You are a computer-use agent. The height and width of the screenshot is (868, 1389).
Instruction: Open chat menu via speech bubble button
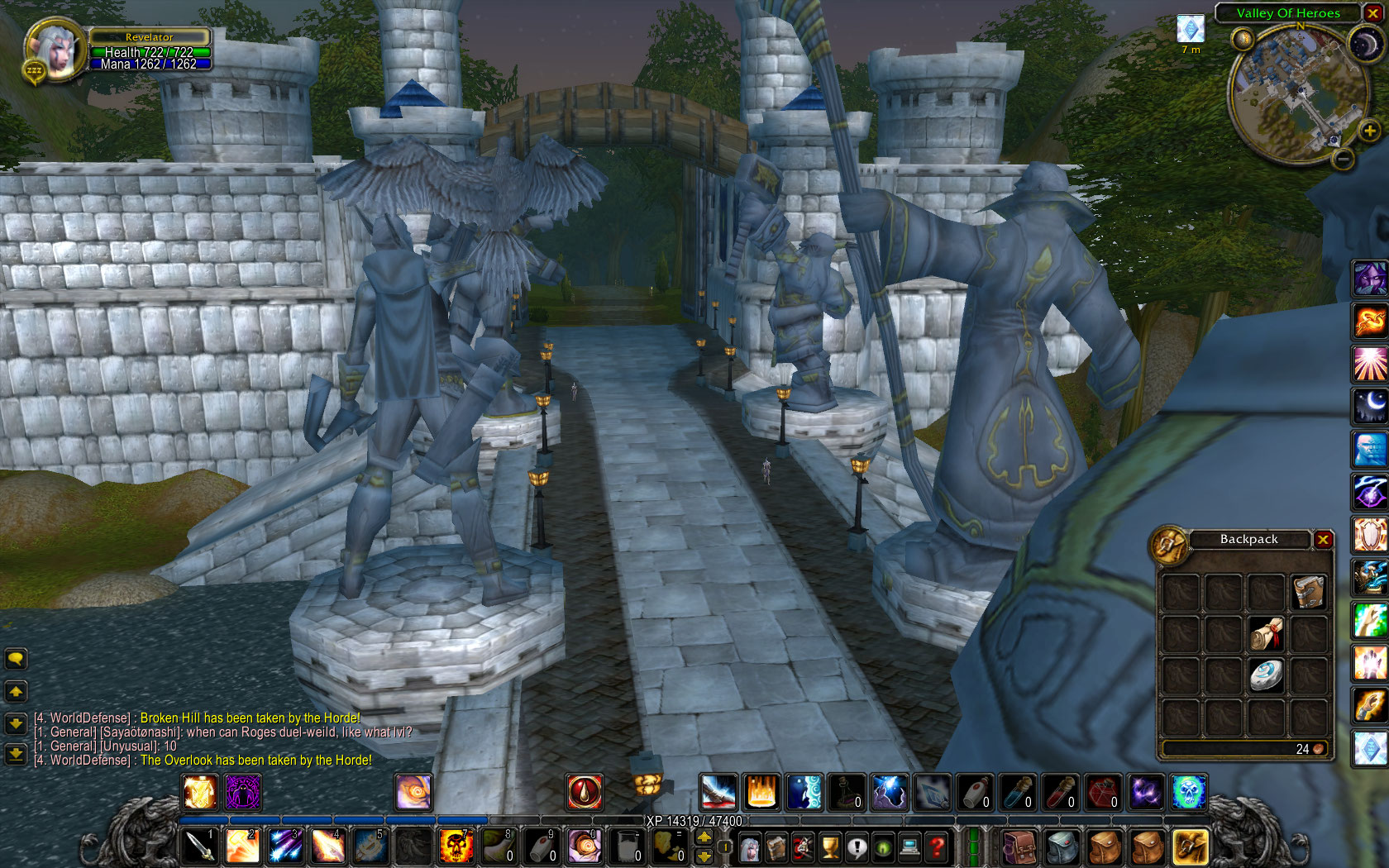click(x=16, y=659)
